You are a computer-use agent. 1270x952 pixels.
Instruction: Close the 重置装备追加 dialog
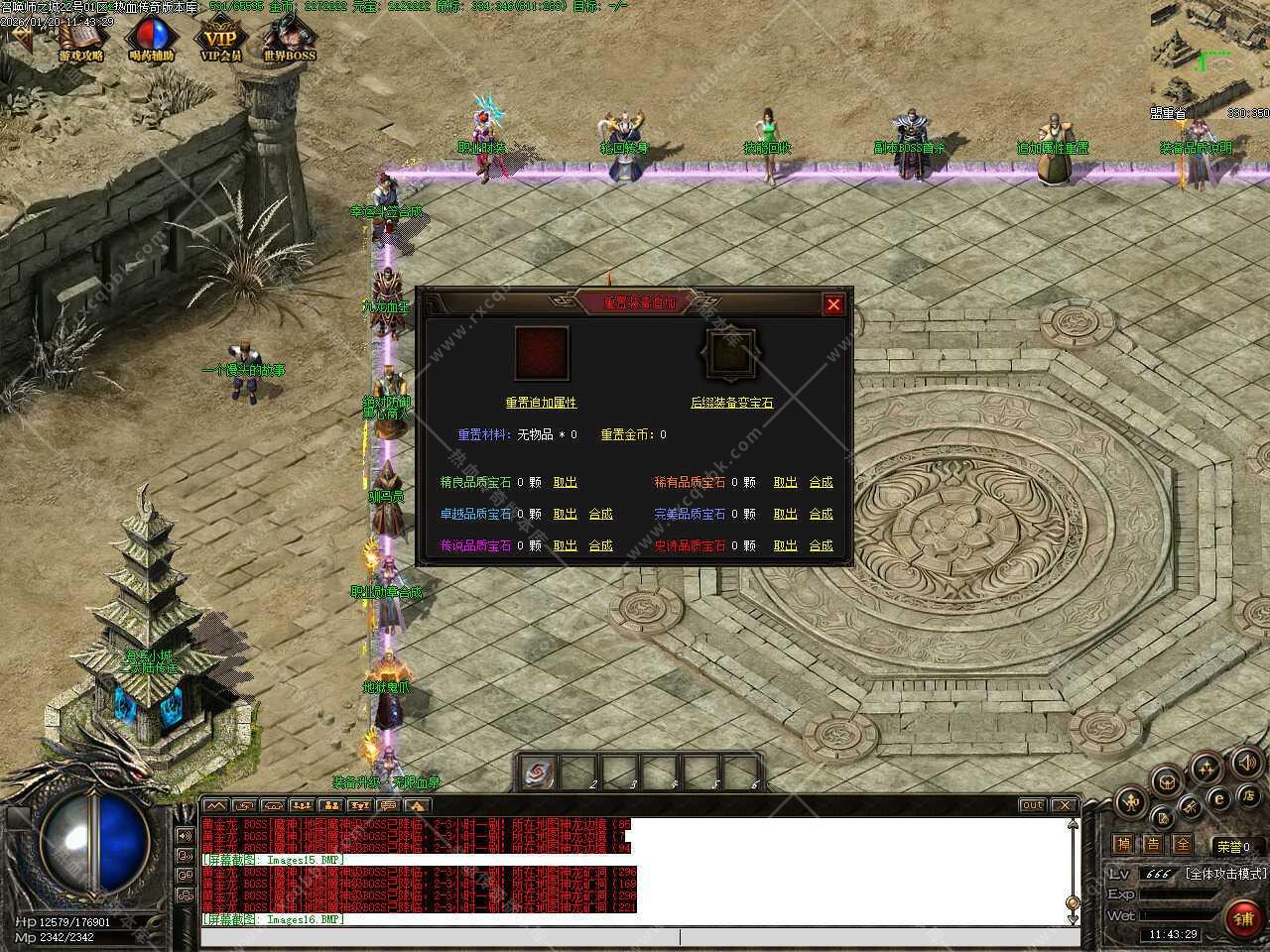pyautogui.click(x=833, y=304)
